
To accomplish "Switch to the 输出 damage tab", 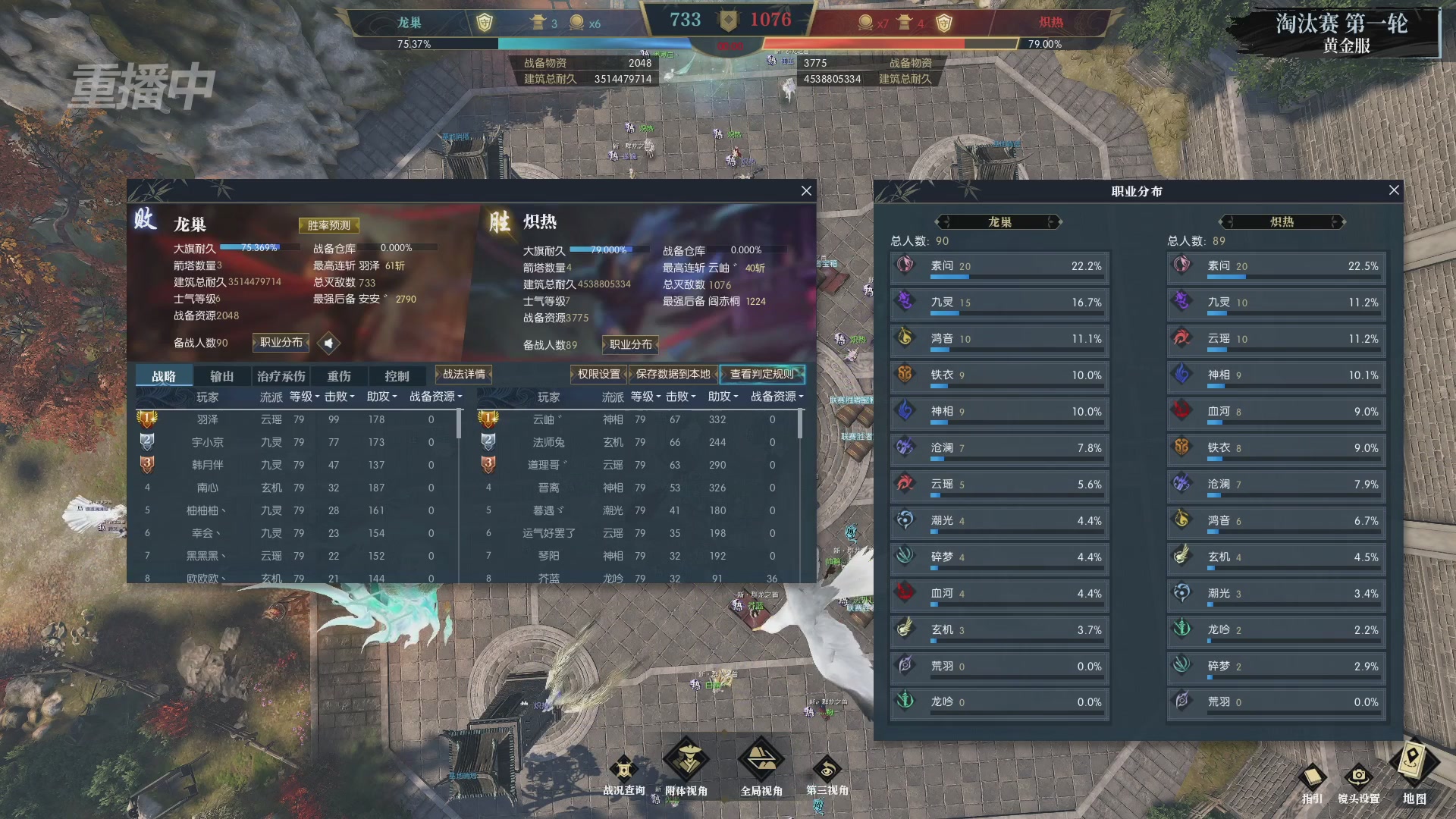I will click(x=221, y=376).
